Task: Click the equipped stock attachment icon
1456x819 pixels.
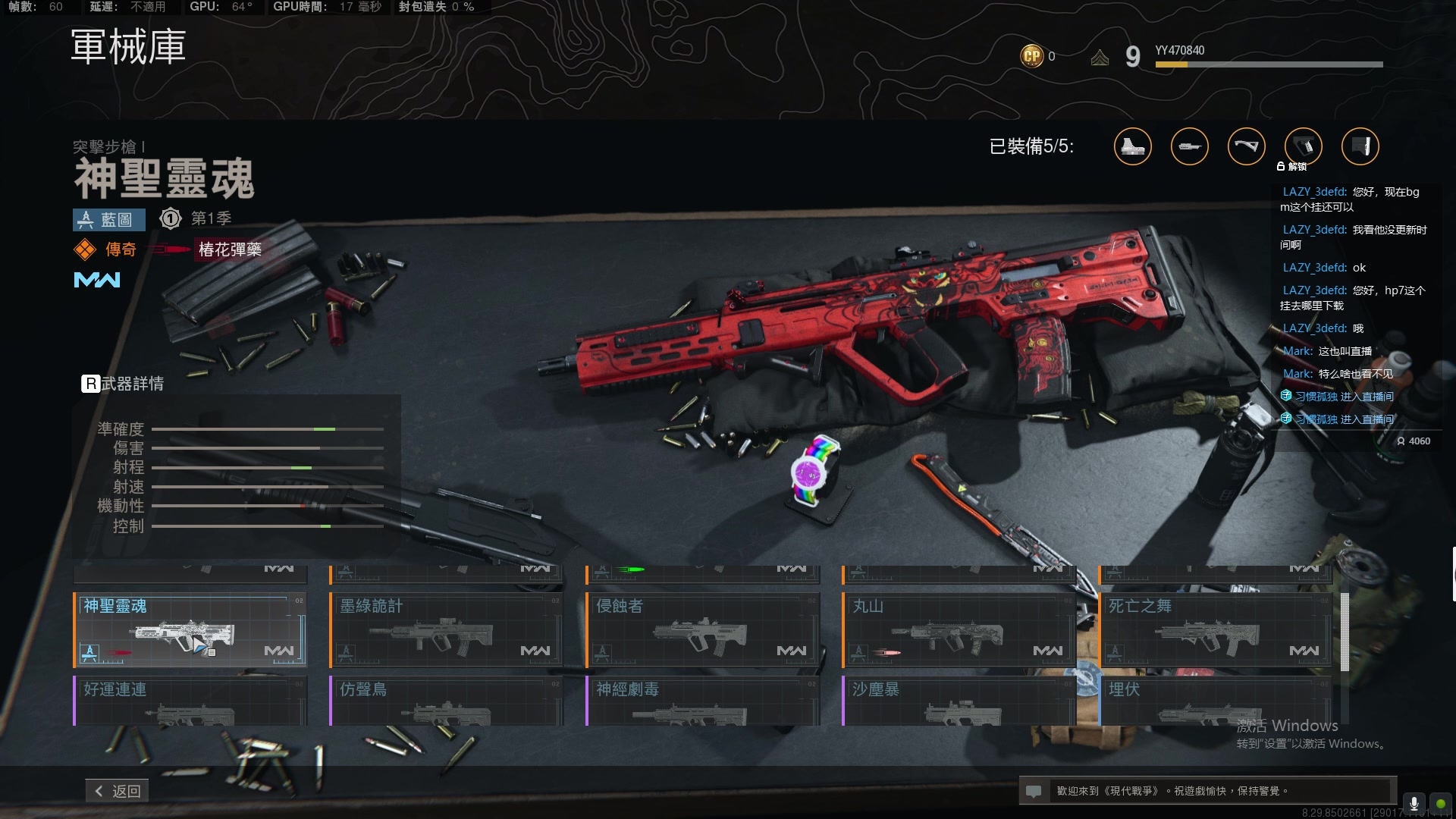Action: point(1360,146)
